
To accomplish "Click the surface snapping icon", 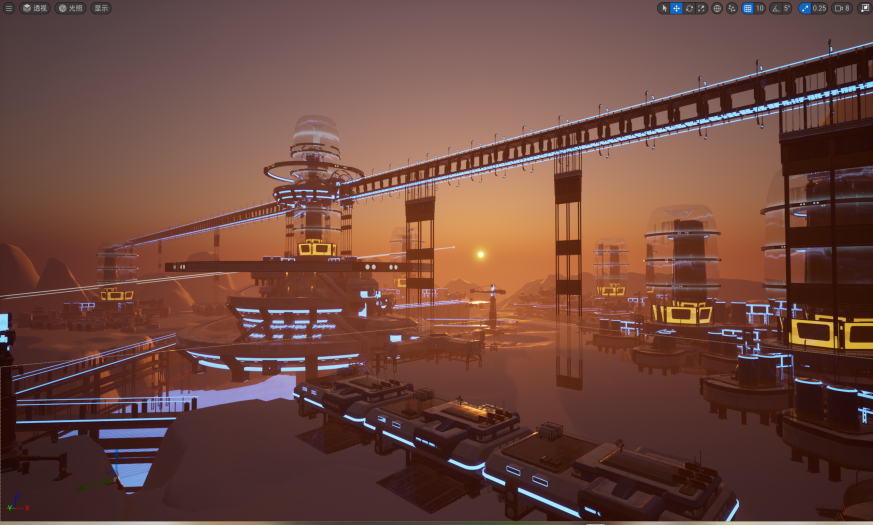I will point(731,8).
